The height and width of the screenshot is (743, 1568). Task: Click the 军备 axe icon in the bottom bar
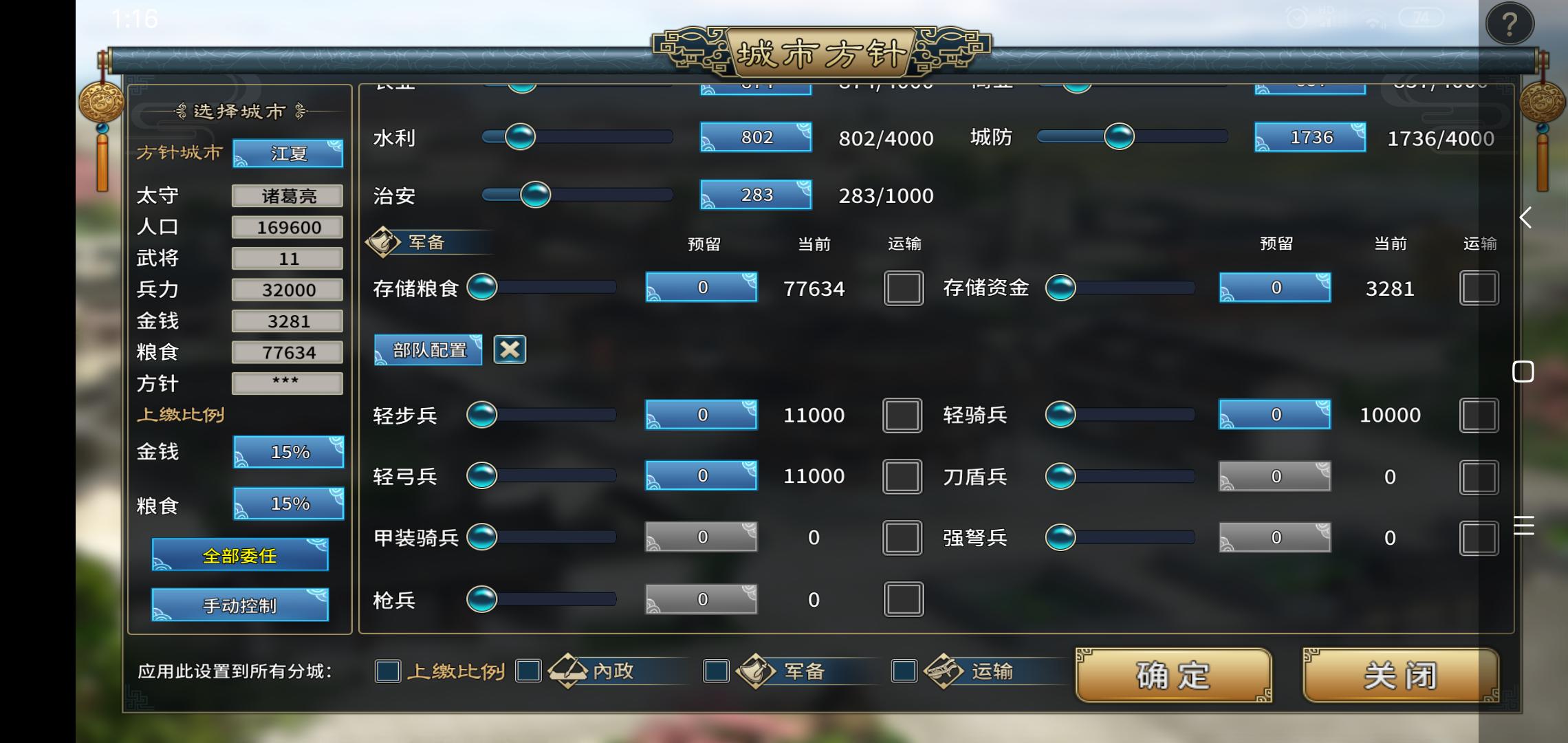click(756, 671)
